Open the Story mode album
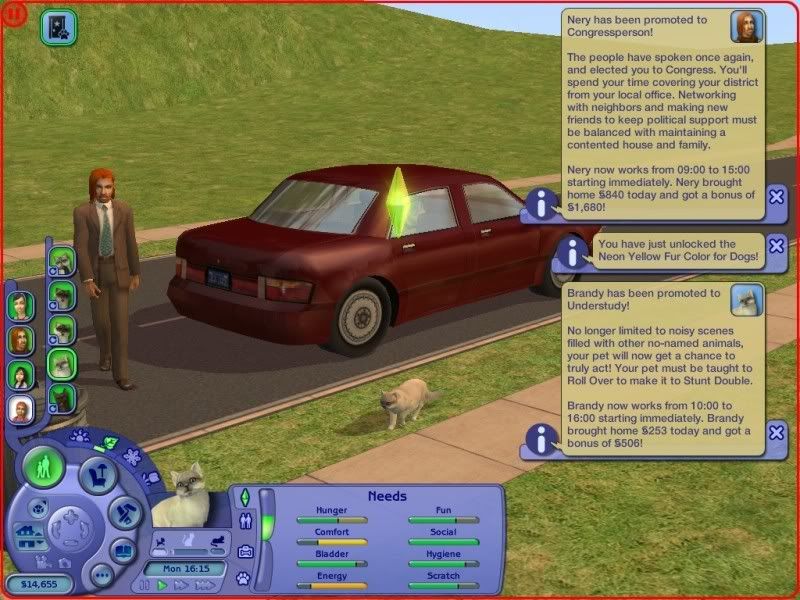 [123, 551]
